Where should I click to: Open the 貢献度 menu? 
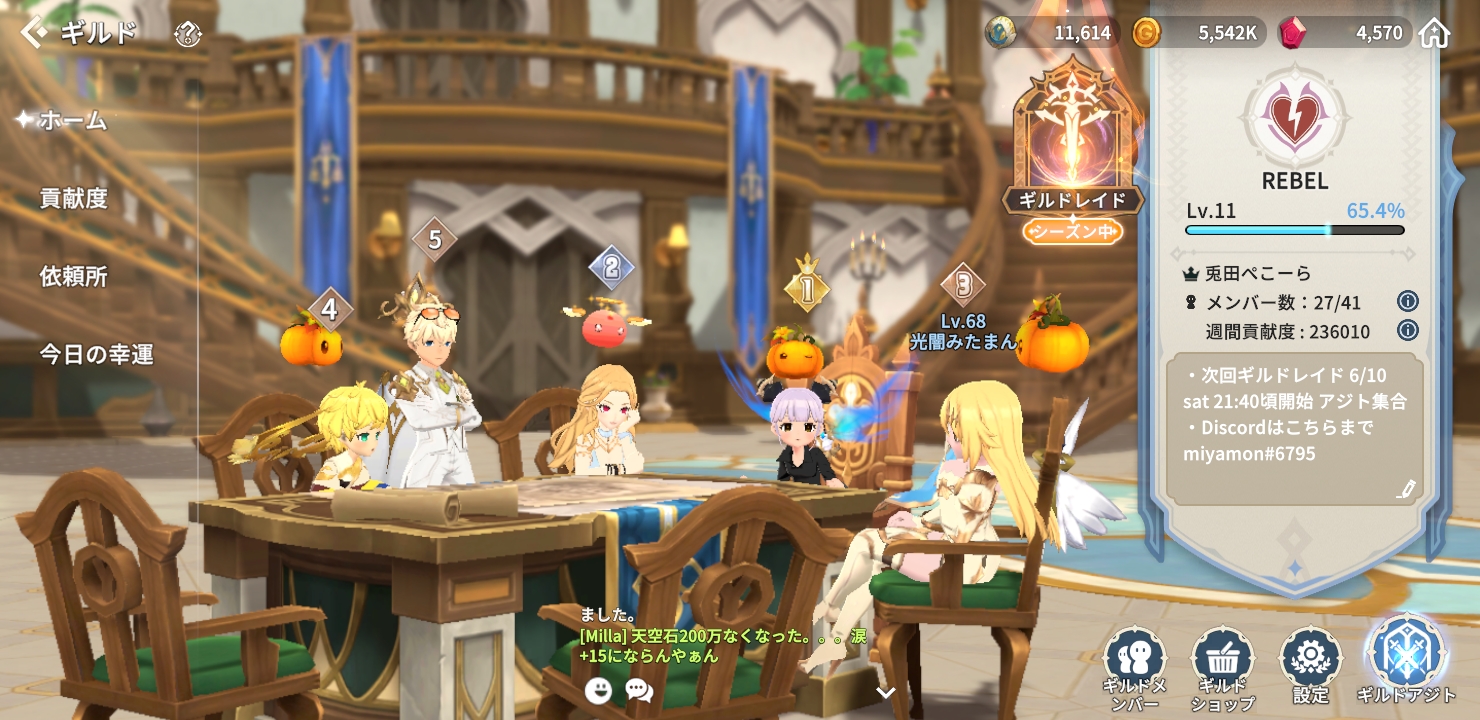[73, 198]
